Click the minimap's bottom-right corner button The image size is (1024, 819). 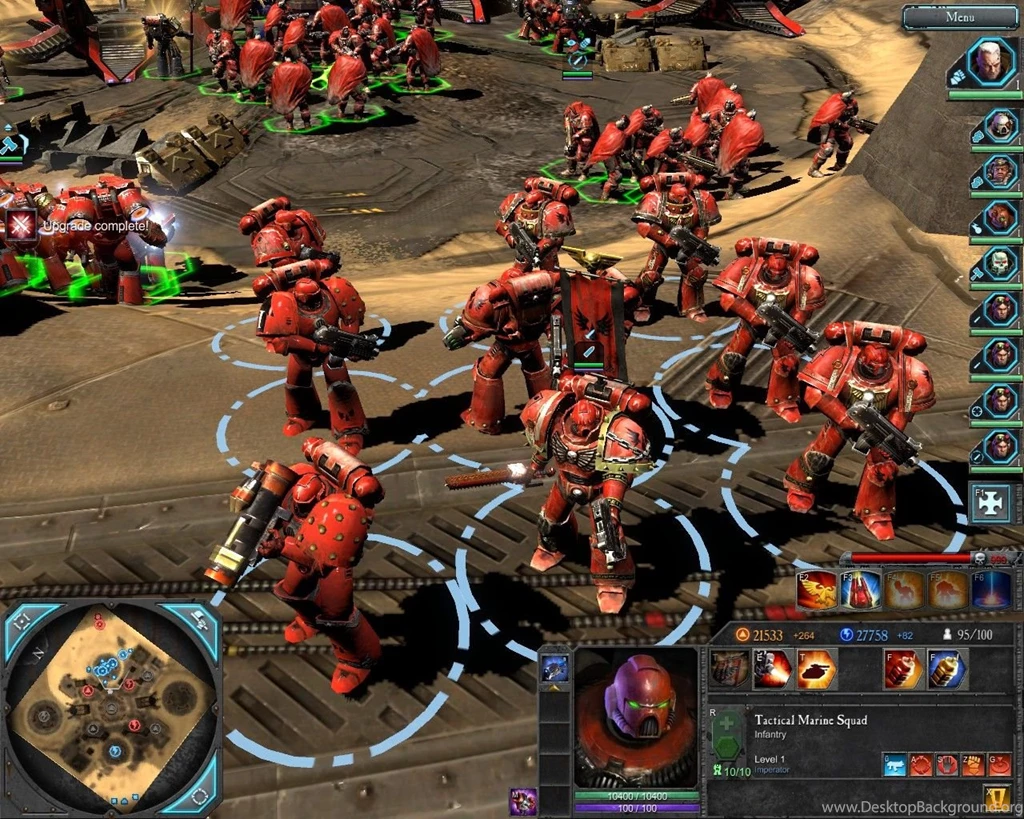[199, 795]
